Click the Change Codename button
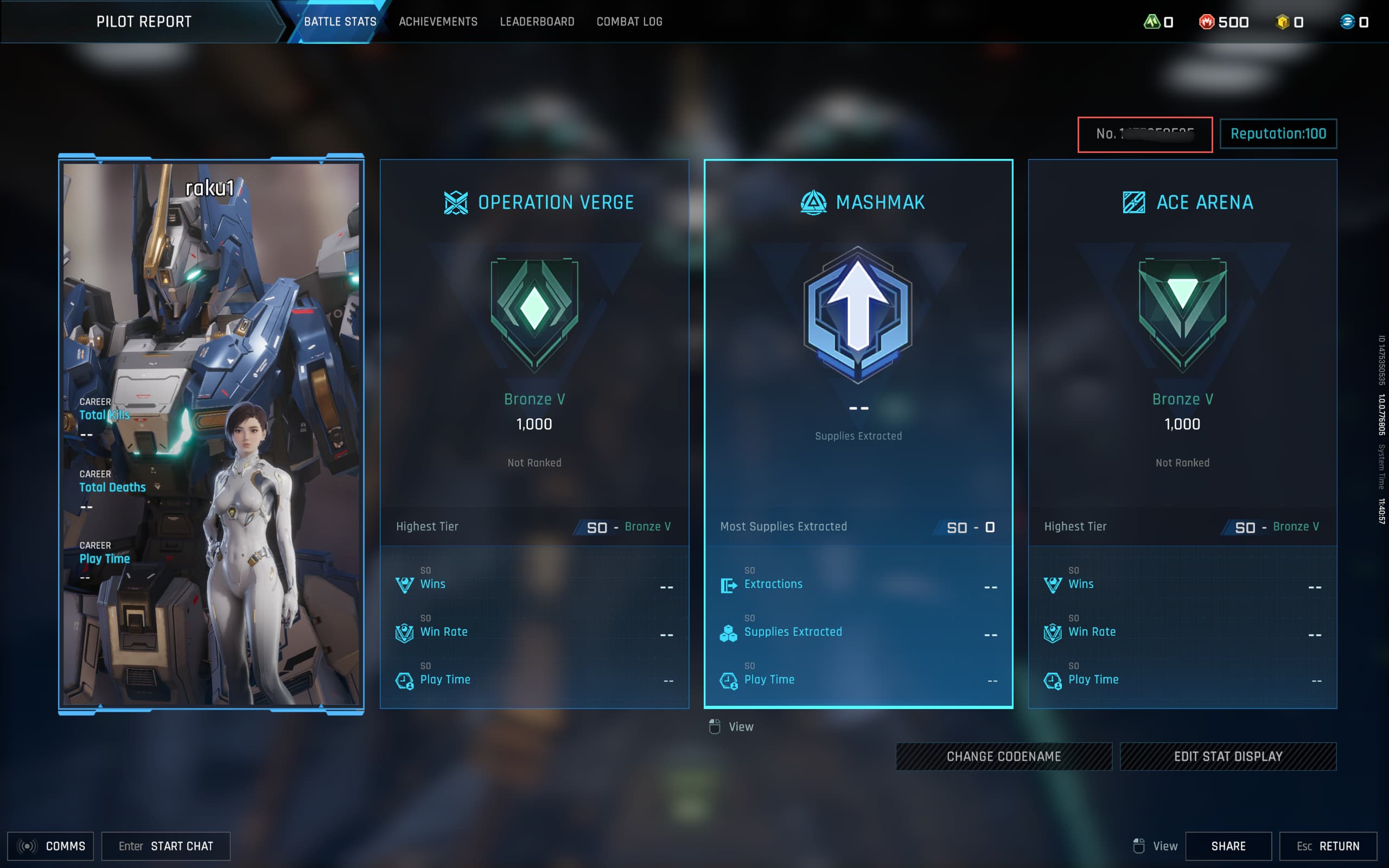1389x868 pixels. [1003, 756]
